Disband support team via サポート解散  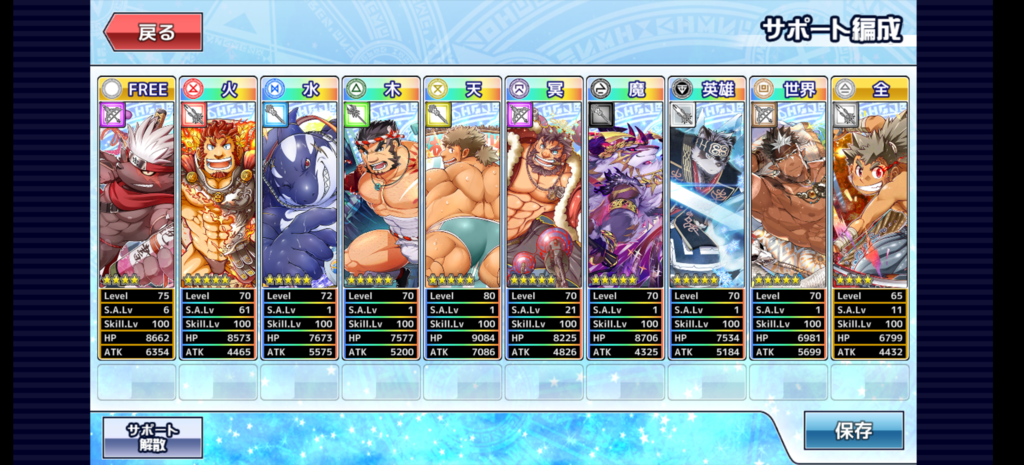[152, 437]
